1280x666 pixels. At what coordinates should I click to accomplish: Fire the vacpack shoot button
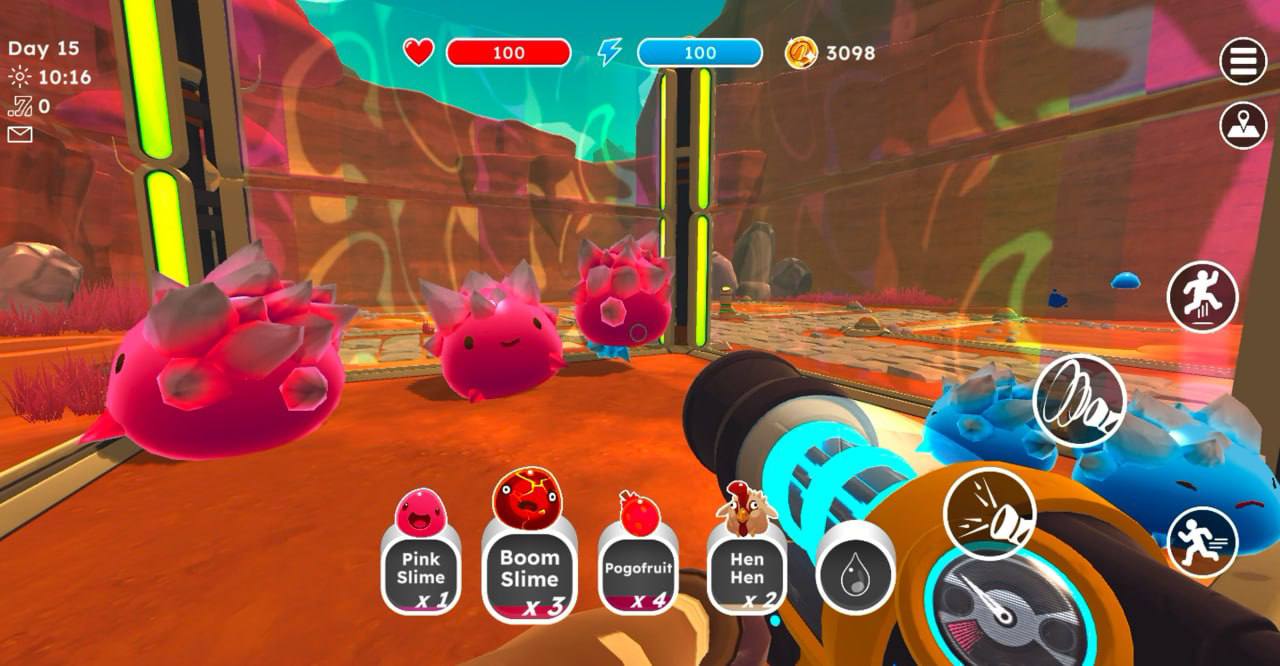[x=988, y=514]
